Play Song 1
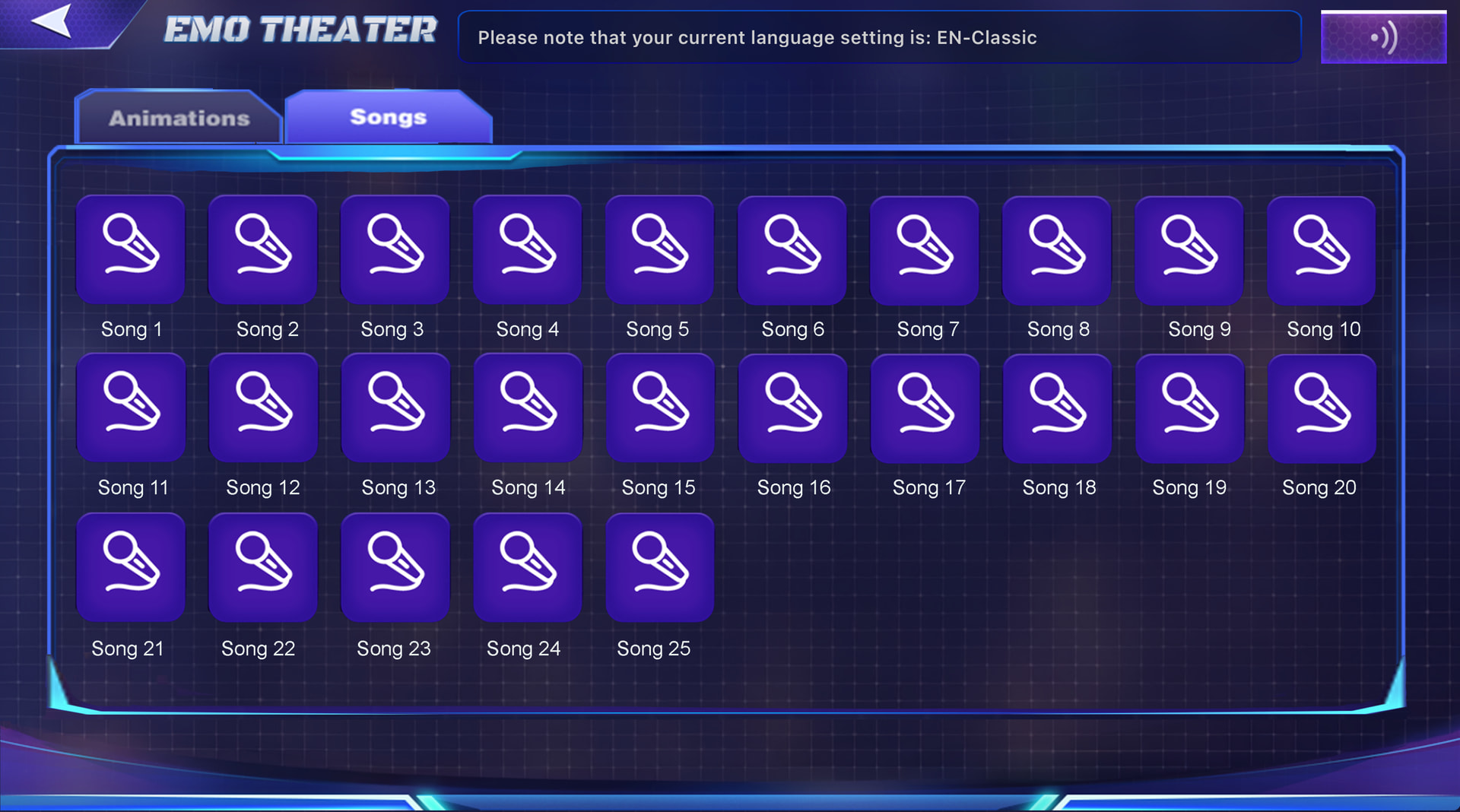 click(x=131, y=249)
